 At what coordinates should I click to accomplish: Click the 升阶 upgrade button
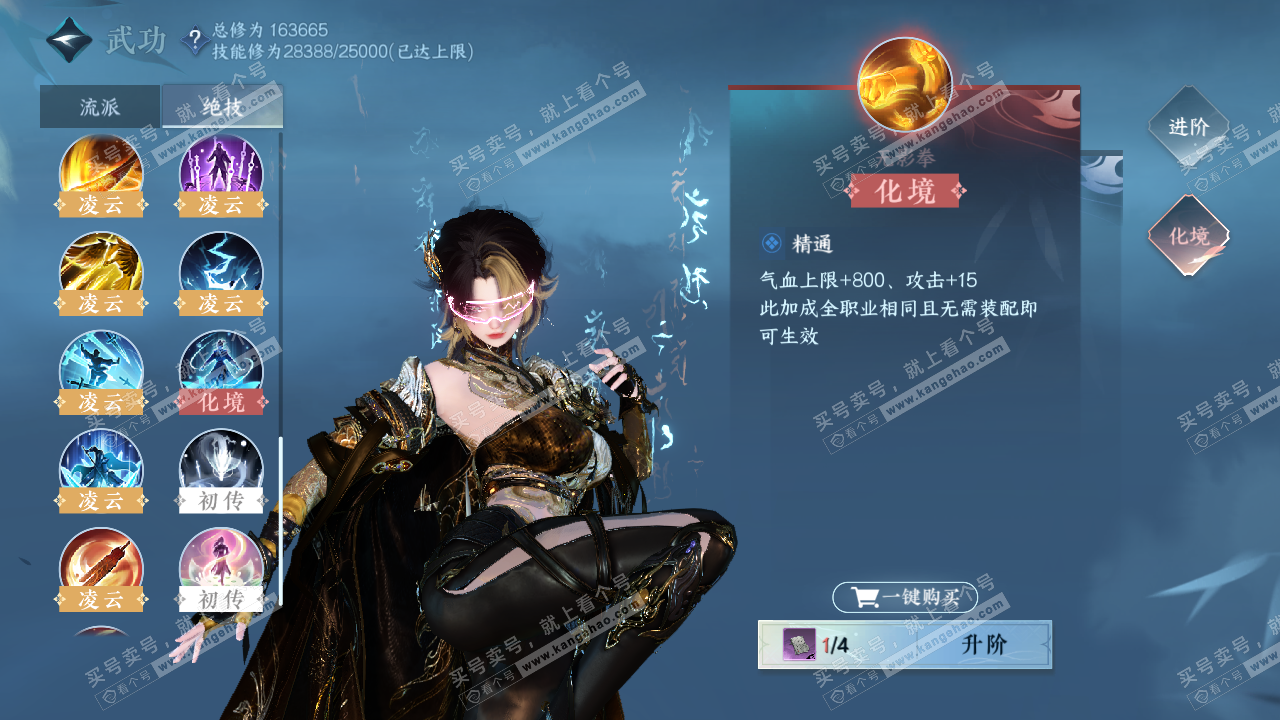982,645
